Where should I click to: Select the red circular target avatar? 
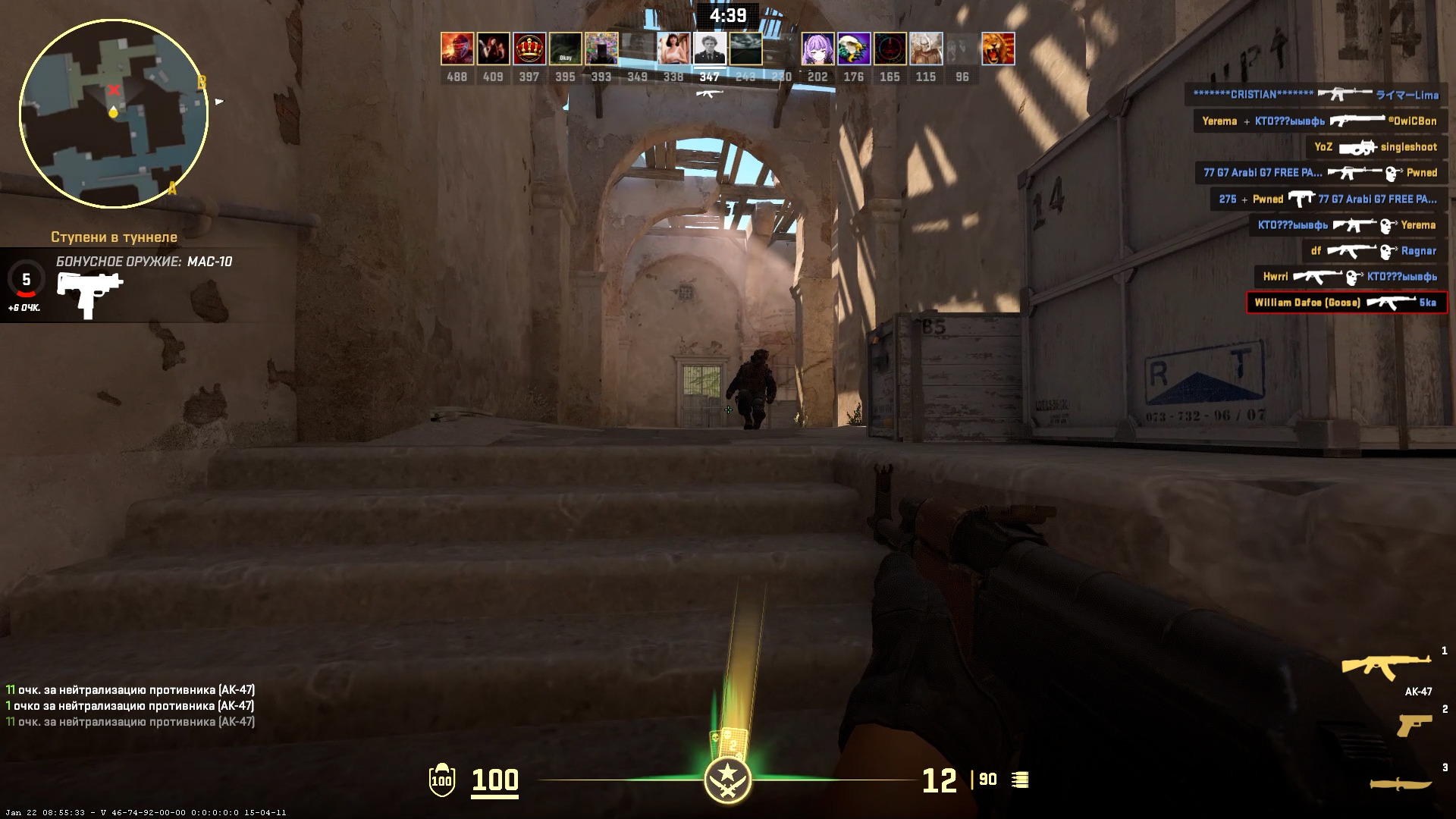coord(890,49)
